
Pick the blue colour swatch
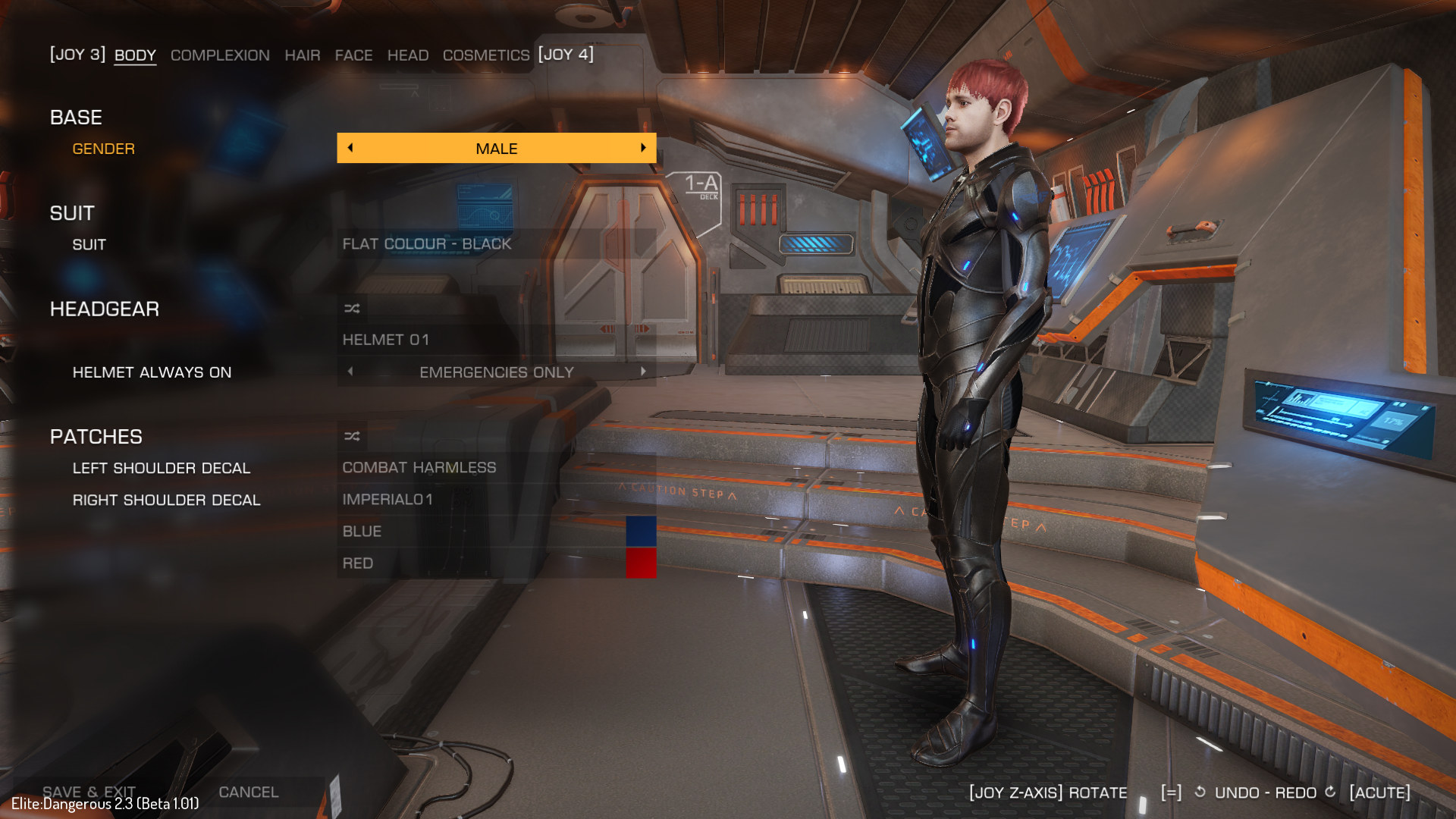point(641,532)
